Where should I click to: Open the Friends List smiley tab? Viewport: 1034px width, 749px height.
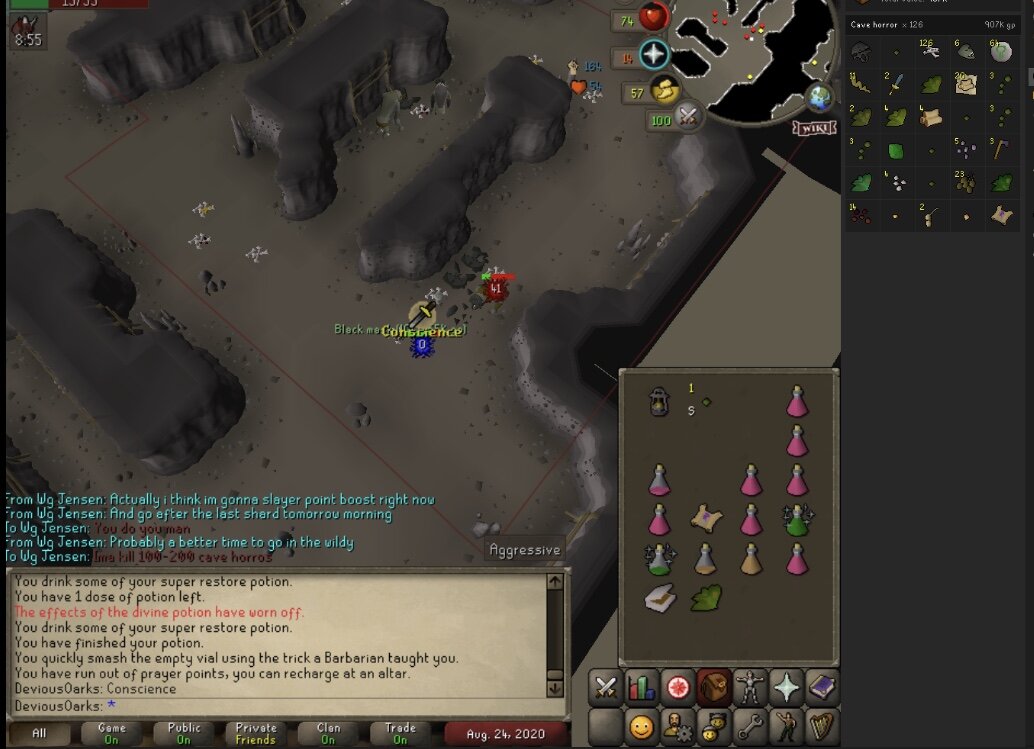(641, 725)
